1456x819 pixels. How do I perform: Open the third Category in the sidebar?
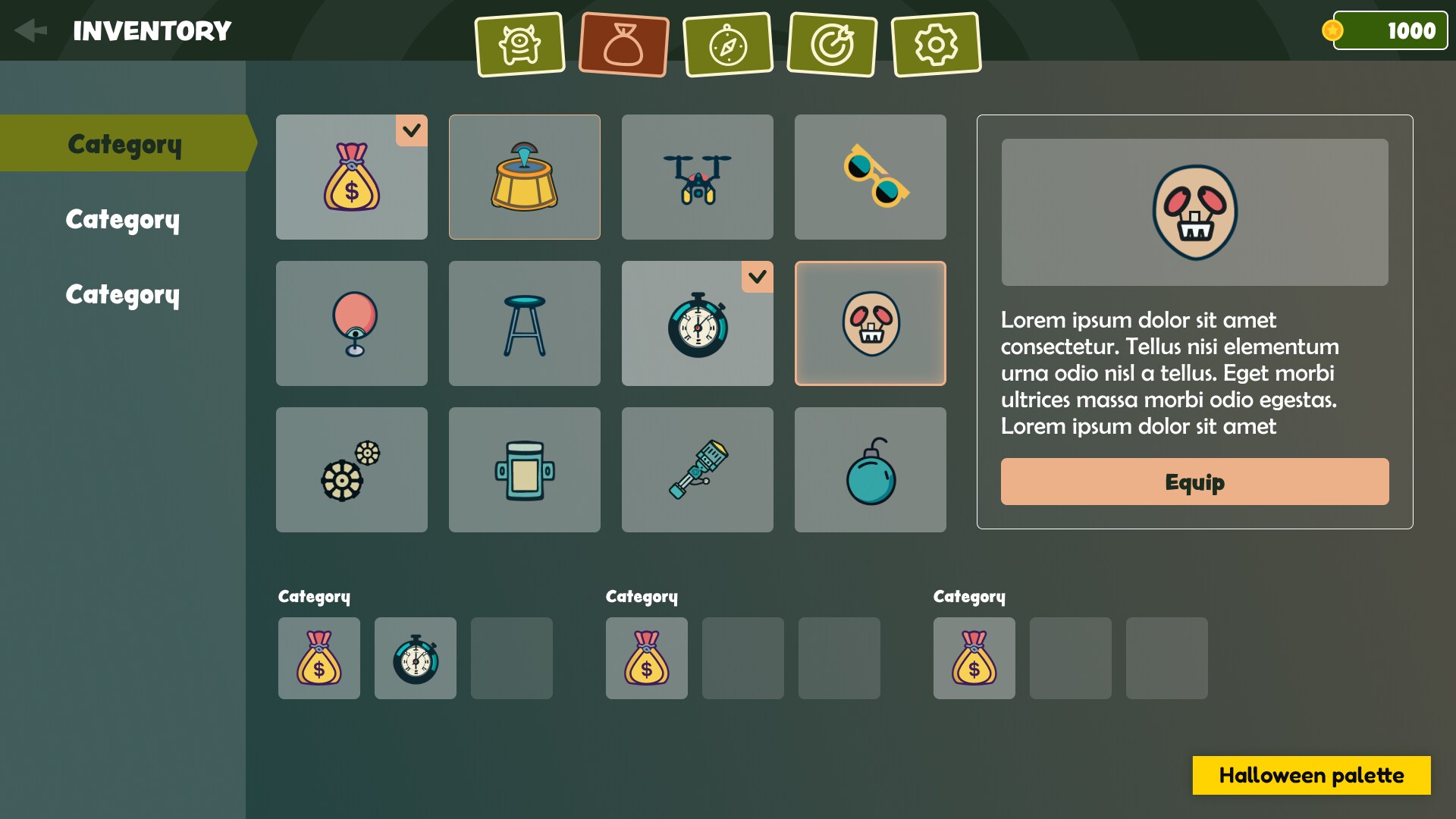click(123, 294)
